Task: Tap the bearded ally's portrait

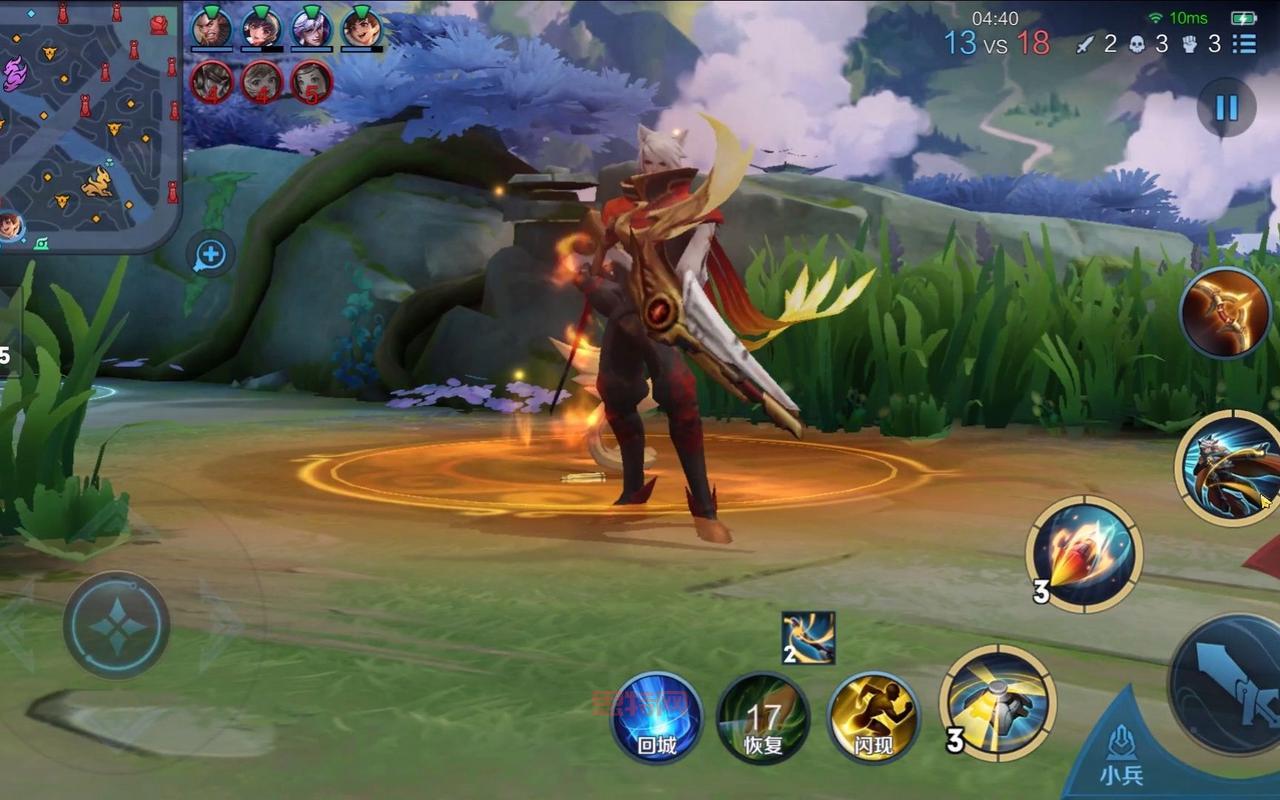Action: coord(211,28)
